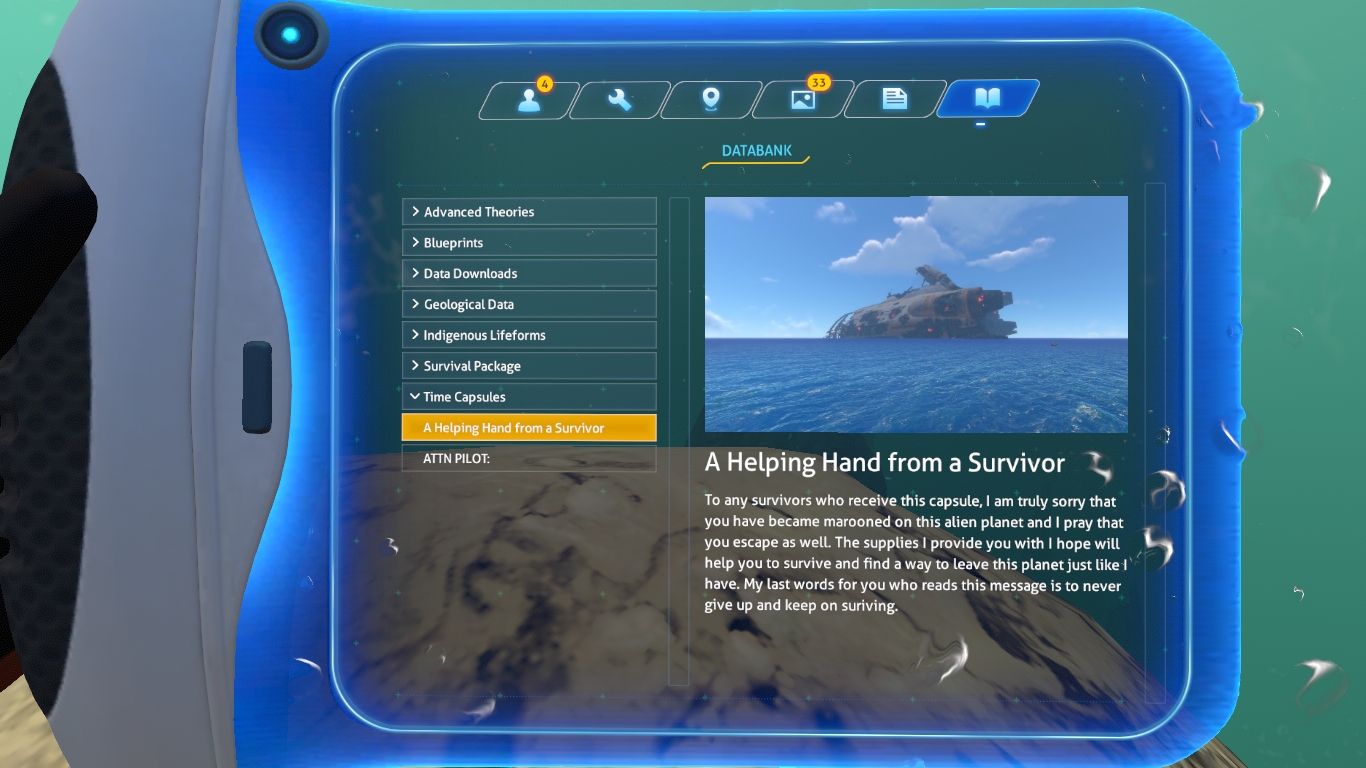Click the camera lens at the PDA top corner
This screenshot has height=768, width=1366.
tap(291, 34)
